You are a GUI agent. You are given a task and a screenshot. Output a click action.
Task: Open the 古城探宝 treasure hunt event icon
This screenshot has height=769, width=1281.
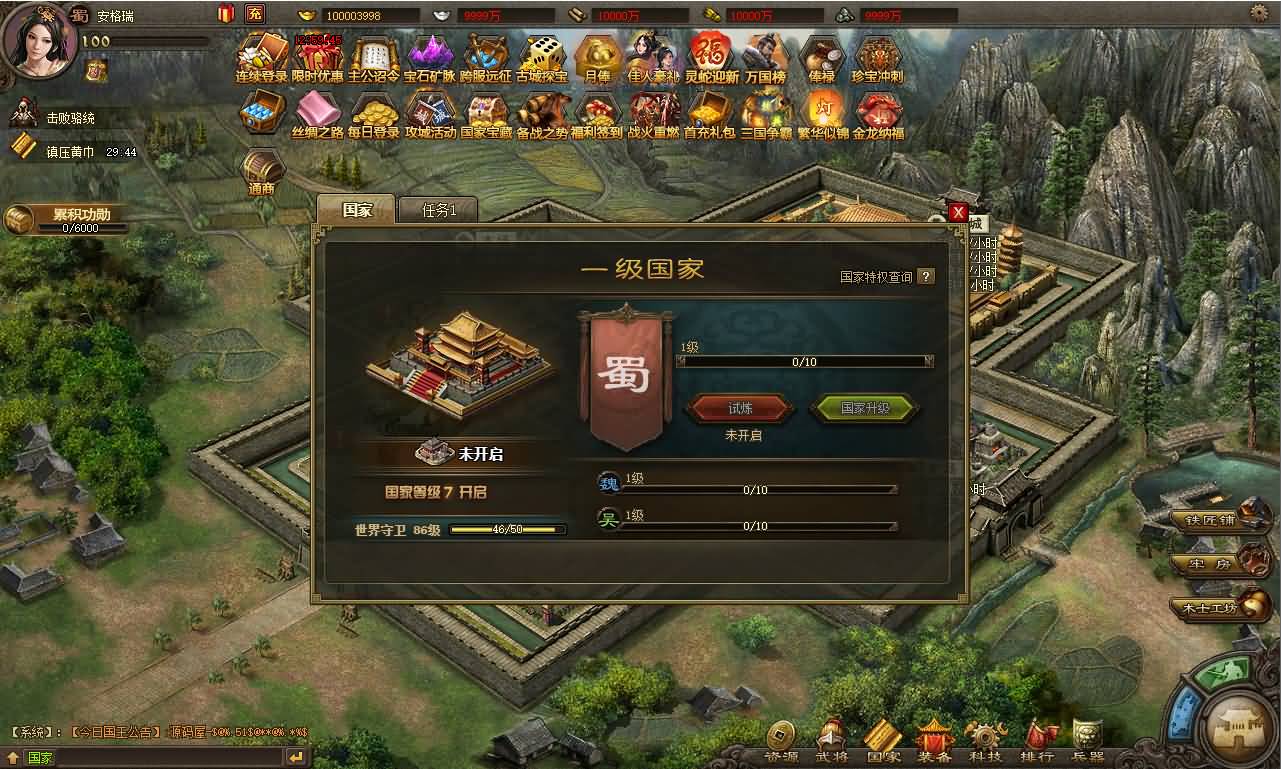541,57
